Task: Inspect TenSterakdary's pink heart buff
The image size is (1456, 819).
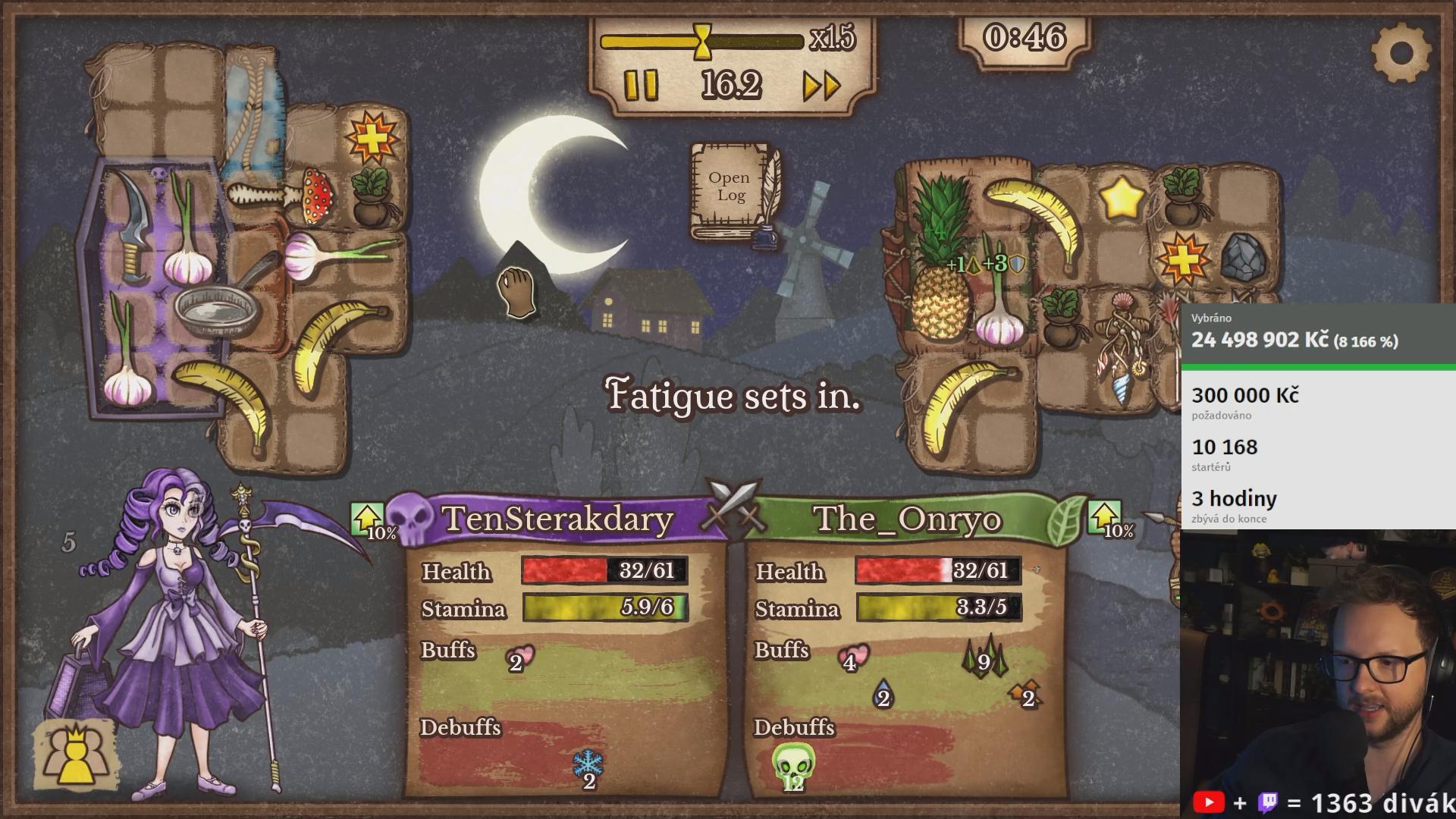Action: pyautogui.click(x=519, y=658)
